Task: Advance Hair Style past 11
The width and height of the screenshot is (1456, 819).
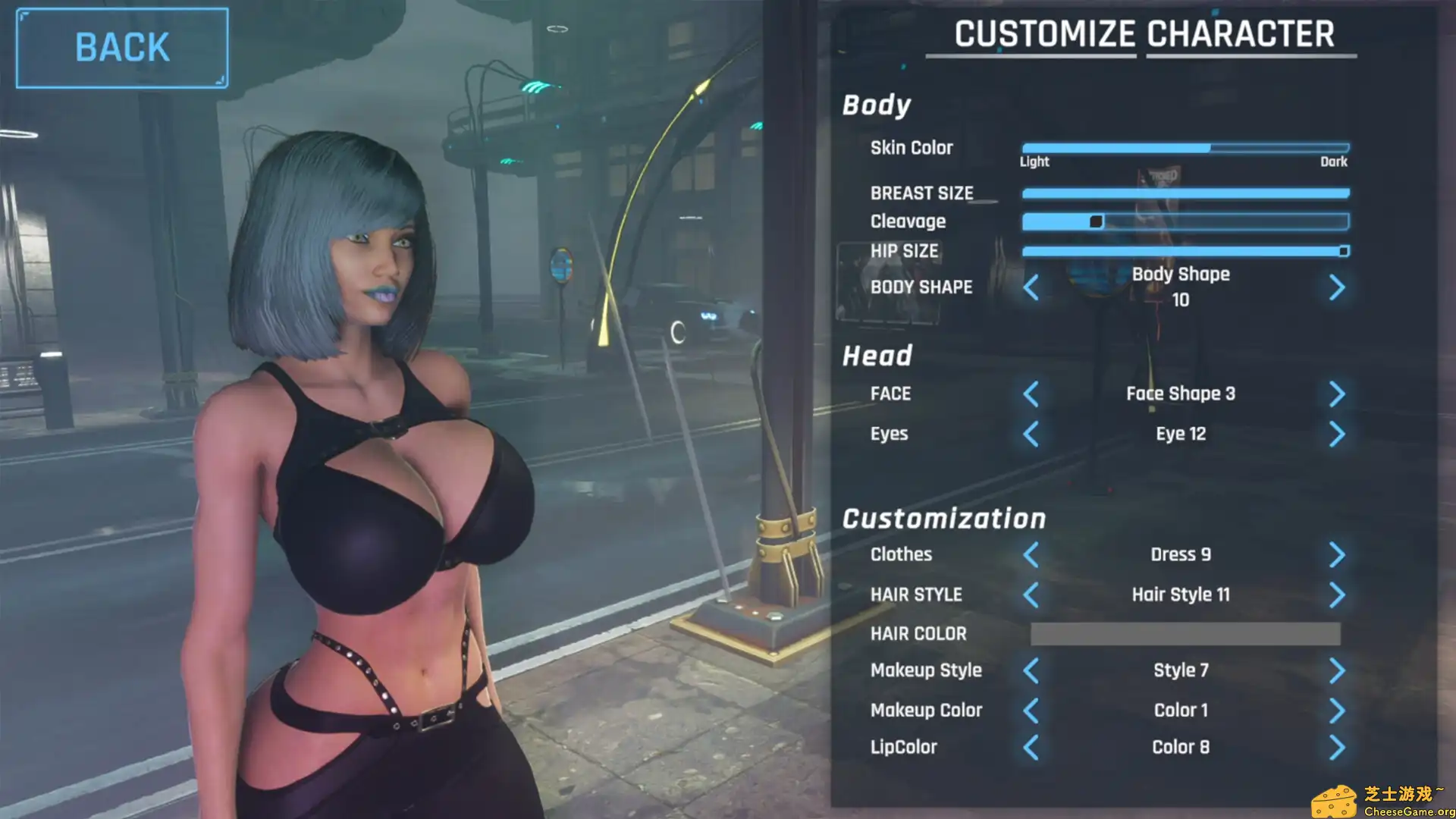Action: point(1337,595)
